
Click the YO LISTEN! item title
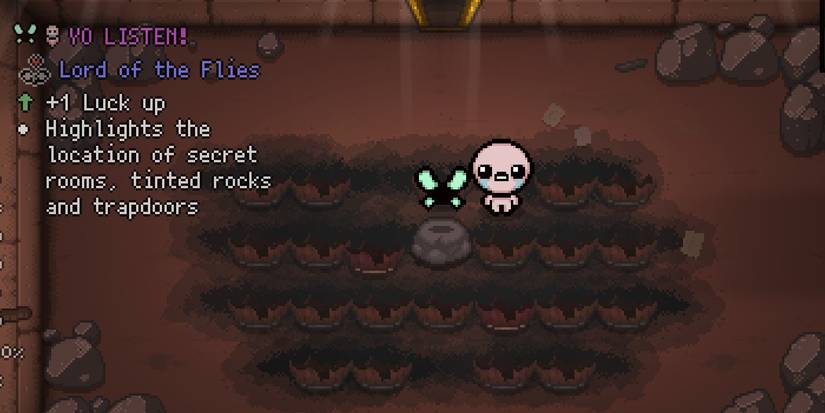click(x=131, y=37)
